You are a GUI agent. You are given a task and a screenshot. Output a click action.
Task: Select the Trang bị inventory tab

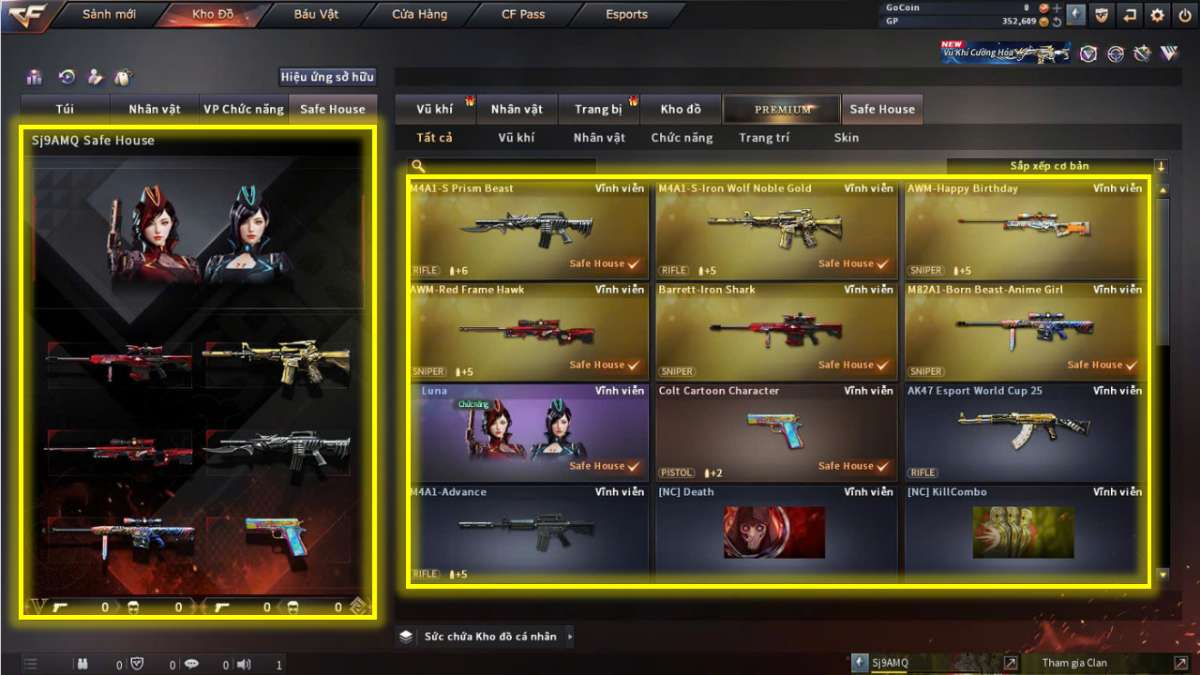598,109
